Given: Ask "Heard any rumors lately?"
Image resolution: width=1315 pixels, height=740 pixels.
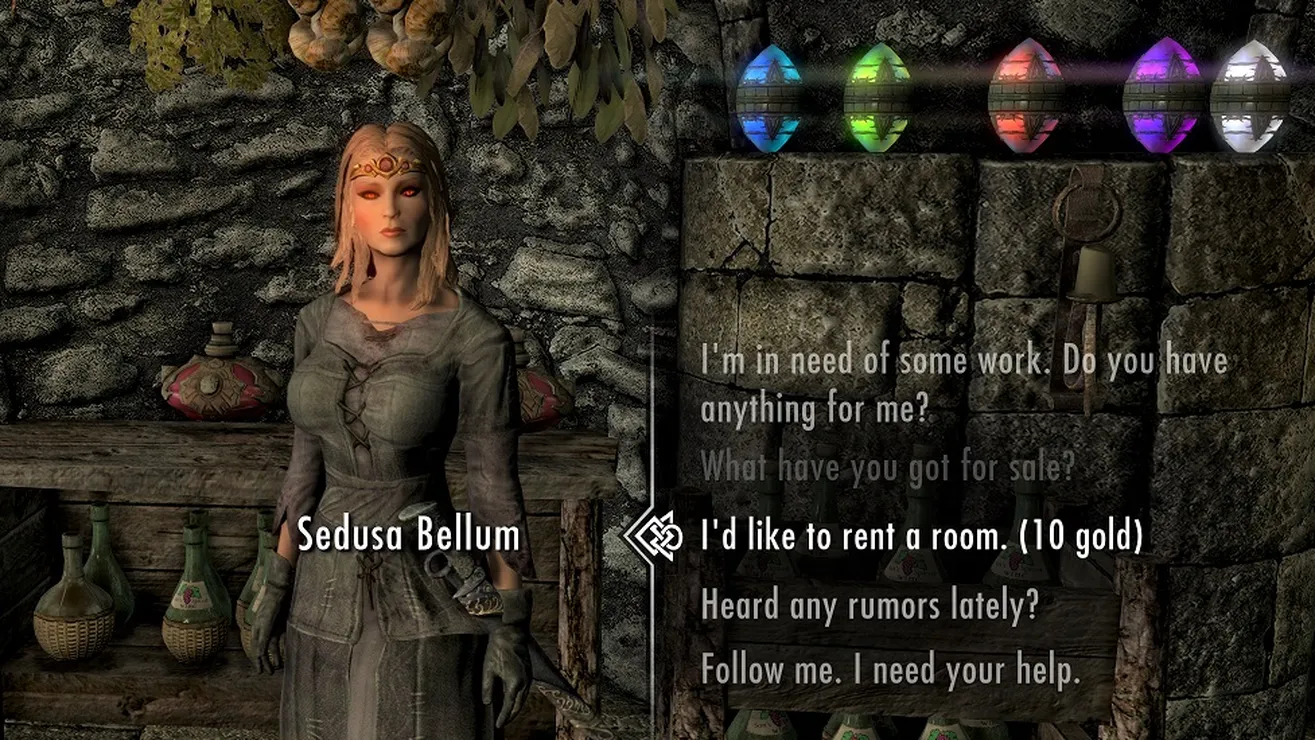Looking at the screenshot, I should pos(870,605).
